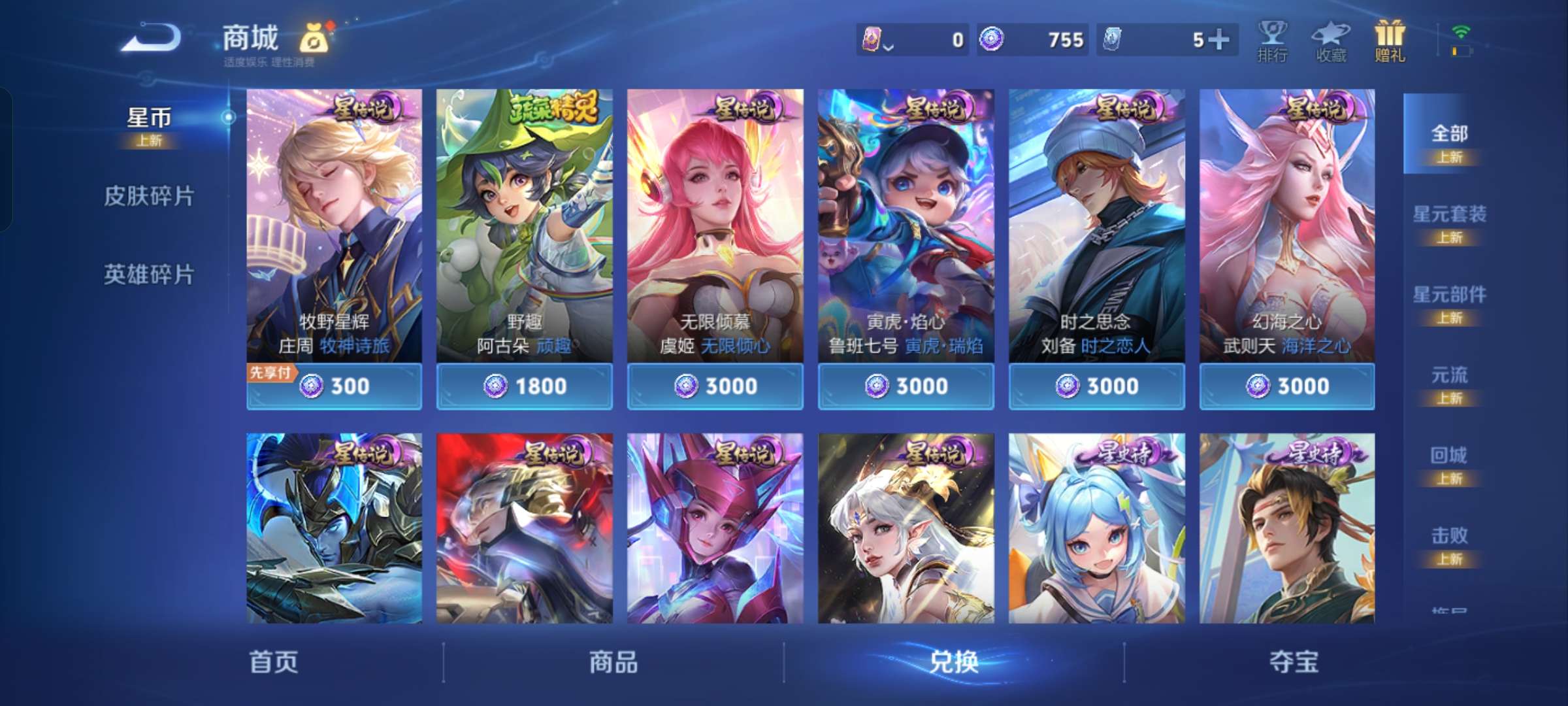The height and width of the screenshot is (706, 1568).
Task: Filter skins by 星元套装
Action: [x=1452, y=216]
